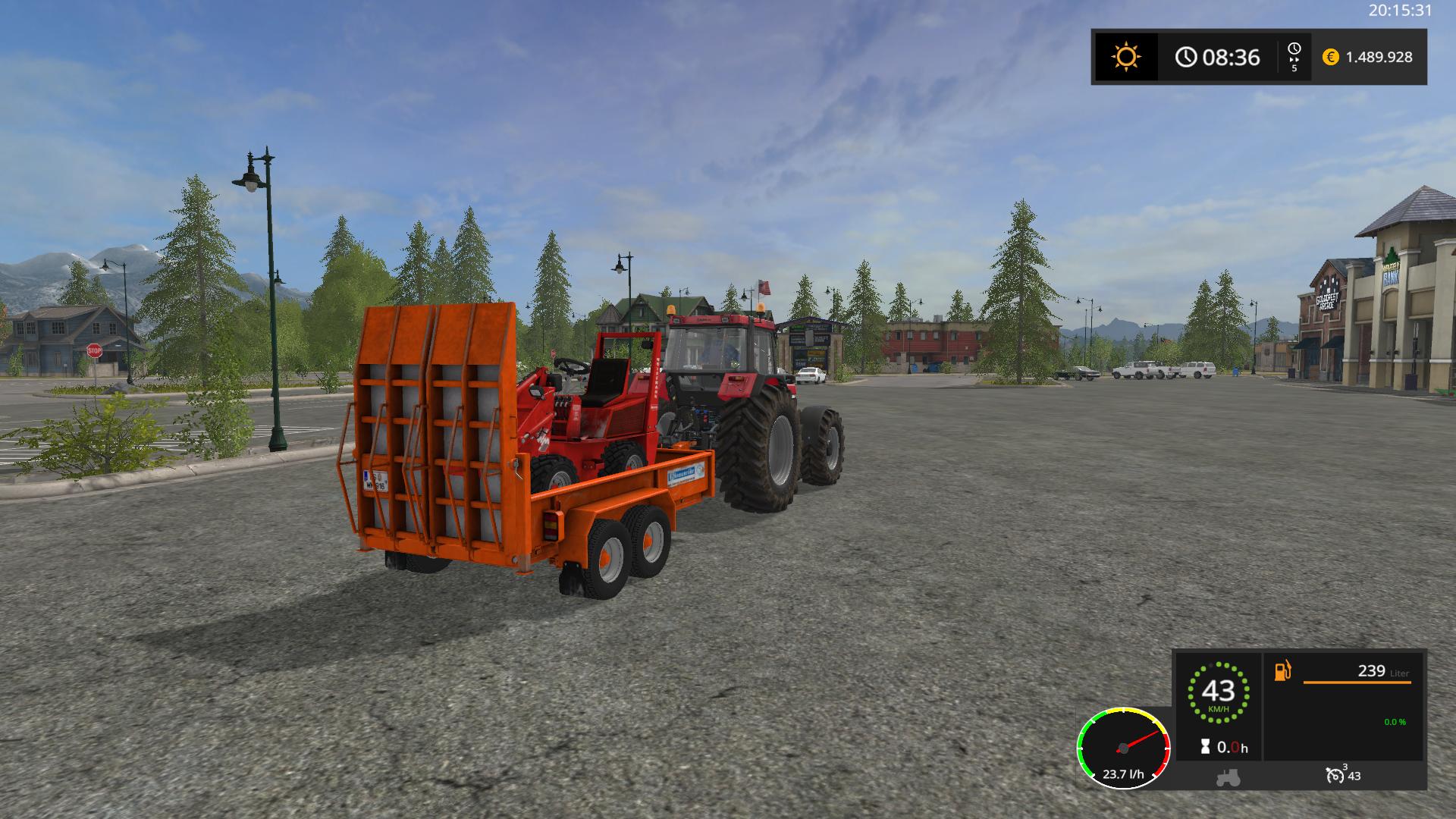Toggle the cruise control icon
The width and height of the screenshot is (1456, 819).
click(1335, 775)
